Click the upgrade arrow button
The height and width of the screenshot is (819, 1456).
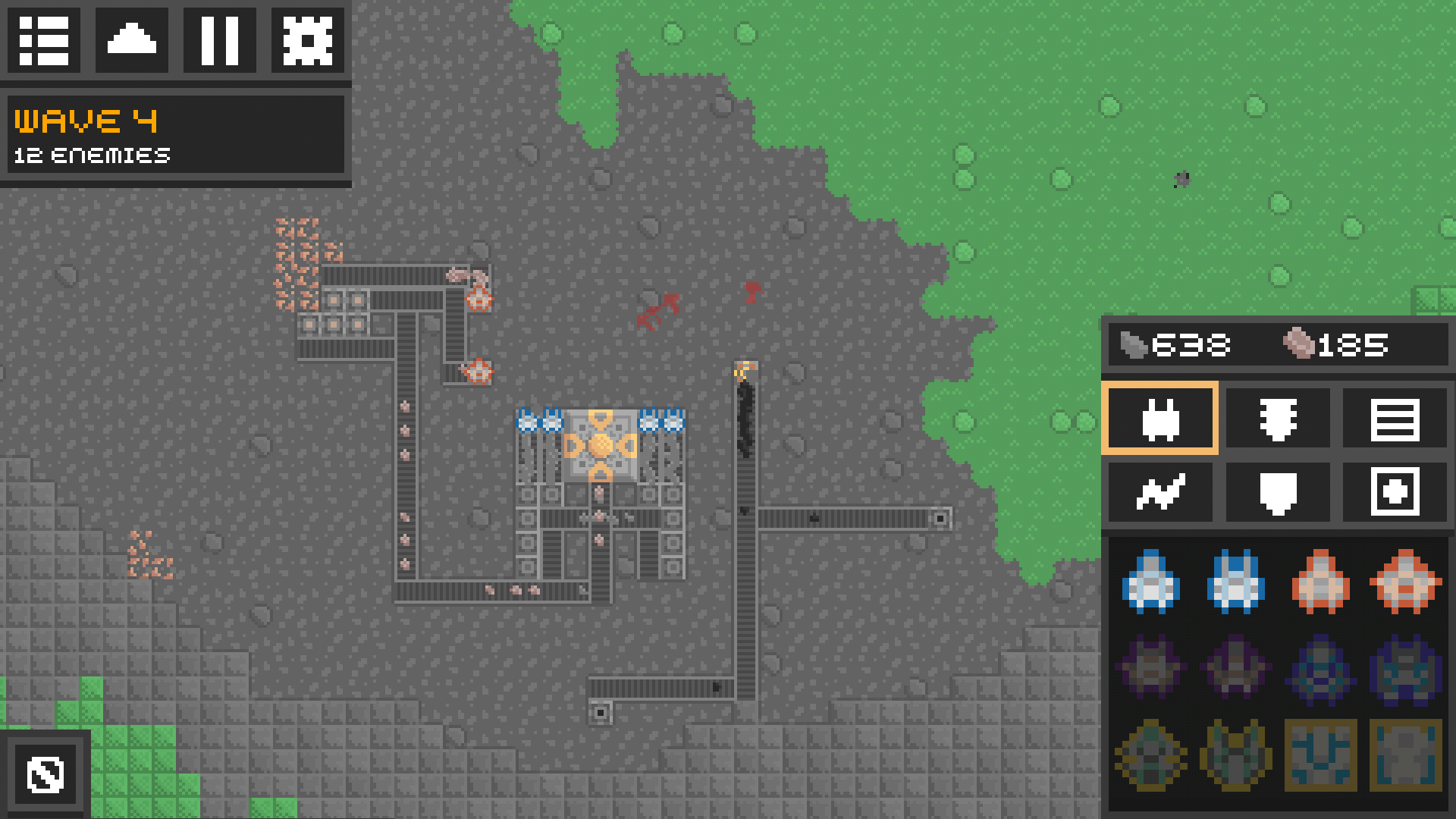(x=132, y=39)
